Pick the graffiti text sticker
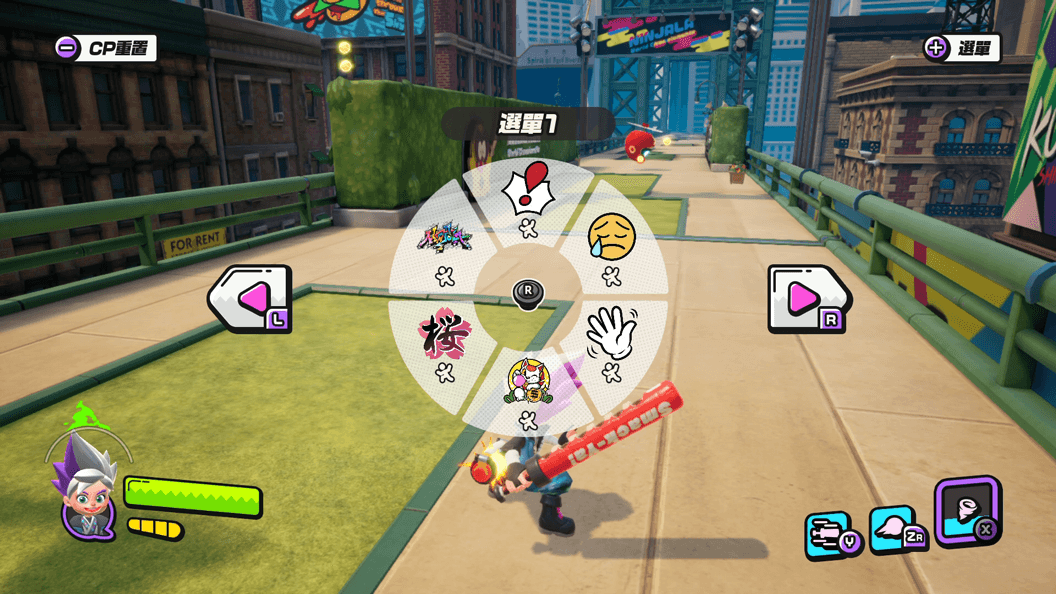The width and height of the screenshot is (1056, 594). pos(444,240)
